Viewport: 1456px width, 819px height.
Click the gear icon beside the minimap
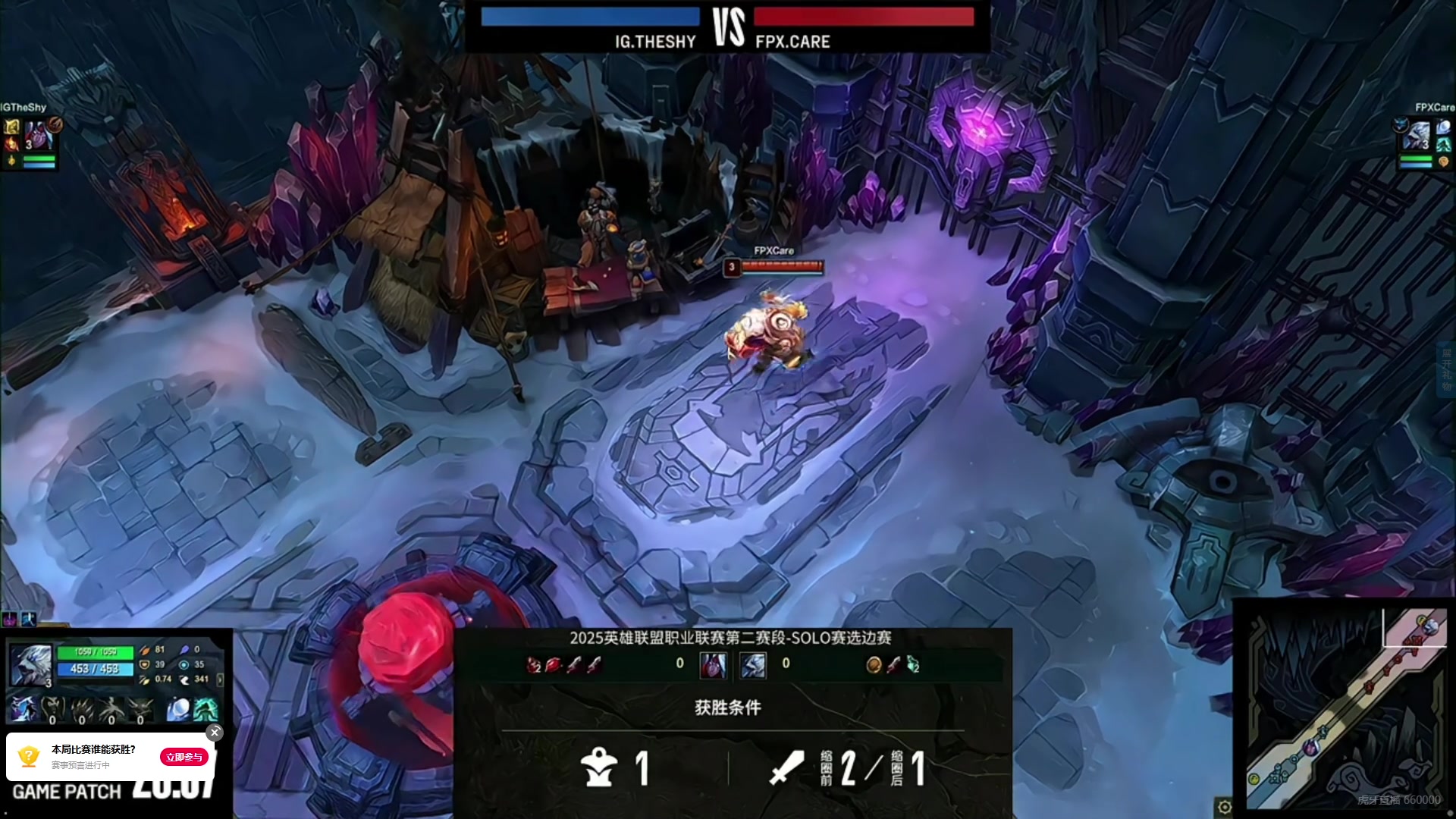click(1223, 807)
